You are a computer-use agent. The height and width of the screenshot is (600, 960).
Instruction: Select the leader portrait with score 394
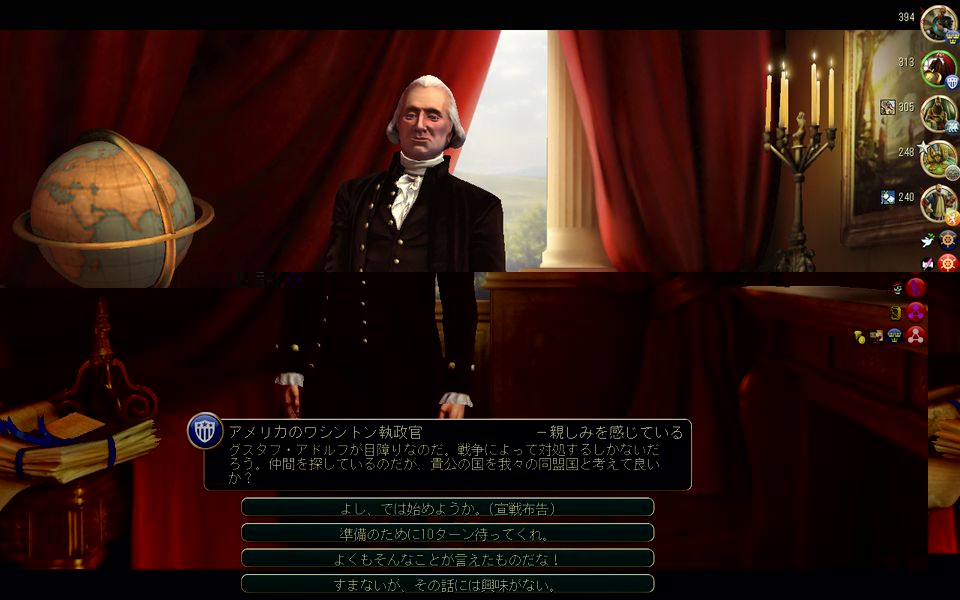(938, 23)
